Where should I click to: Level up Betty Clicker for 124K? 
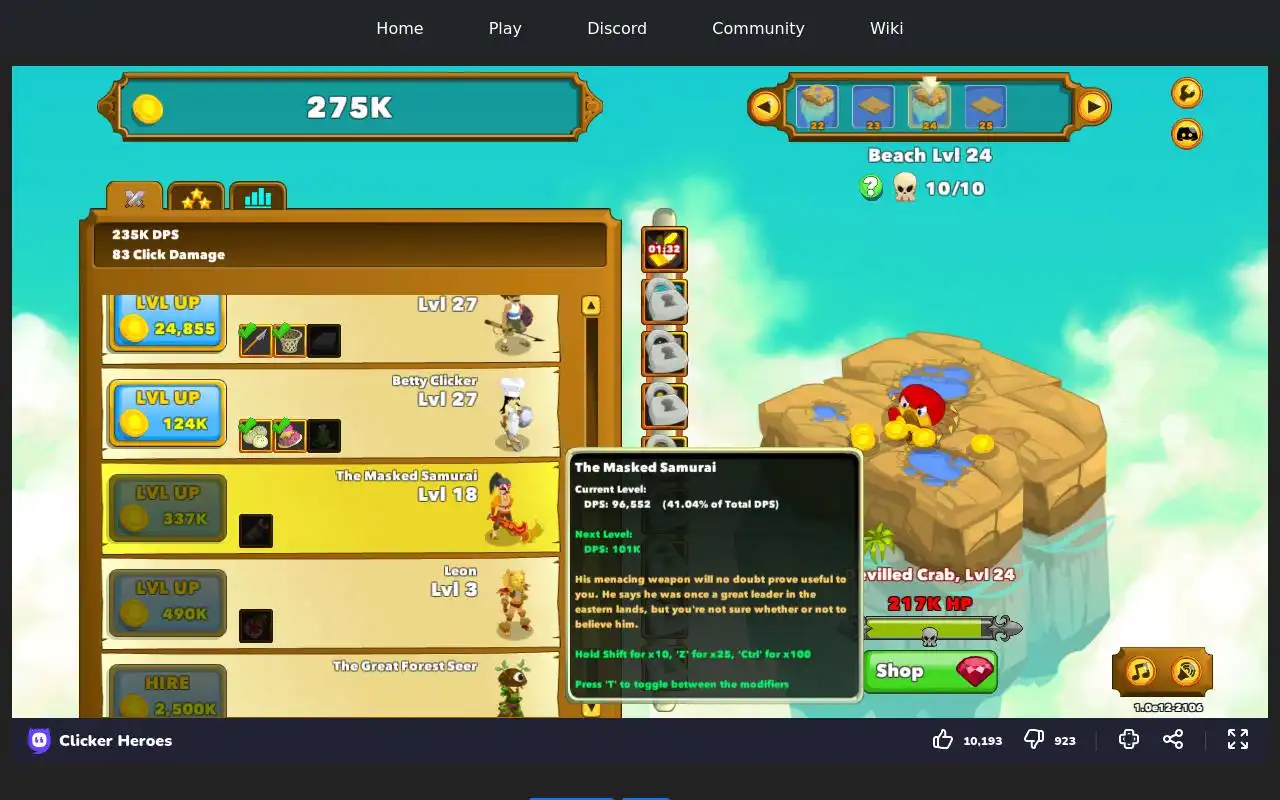point(167,412)
